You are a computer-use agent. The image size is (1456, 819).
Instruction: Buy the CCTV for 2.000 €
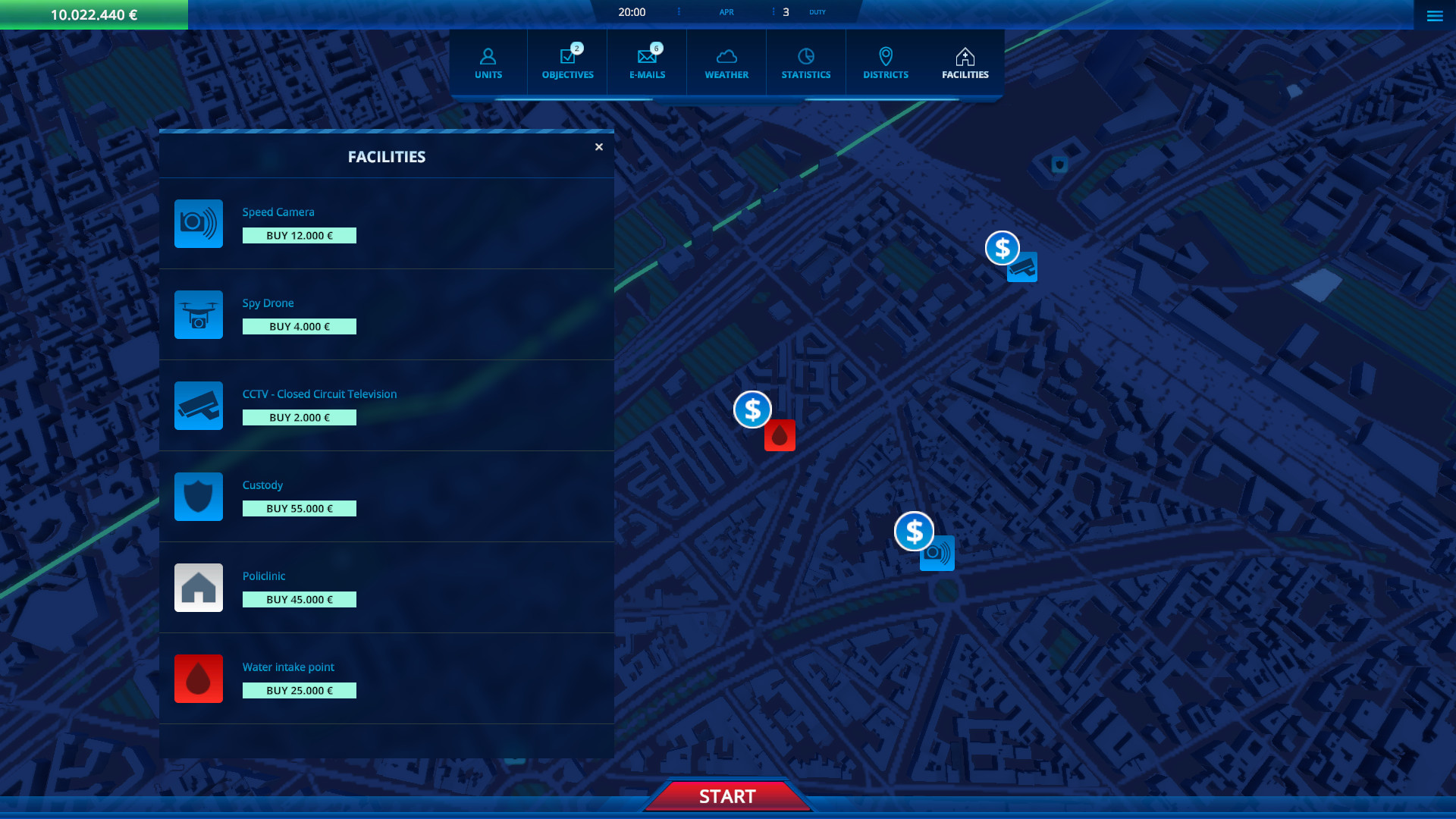[x=299, y=417]
